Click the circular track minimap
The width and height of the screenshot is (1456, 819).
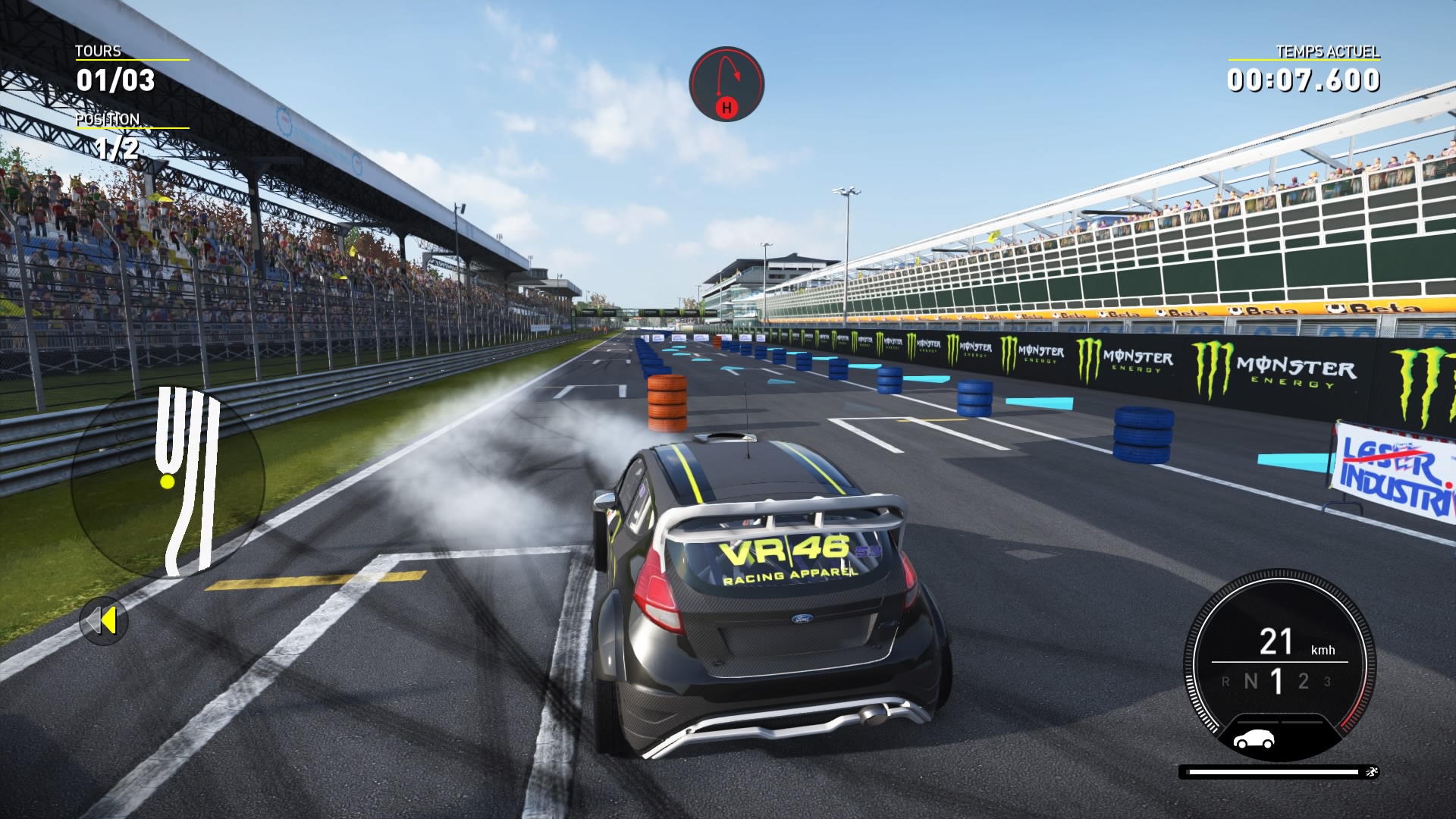(x=168, y=480)
